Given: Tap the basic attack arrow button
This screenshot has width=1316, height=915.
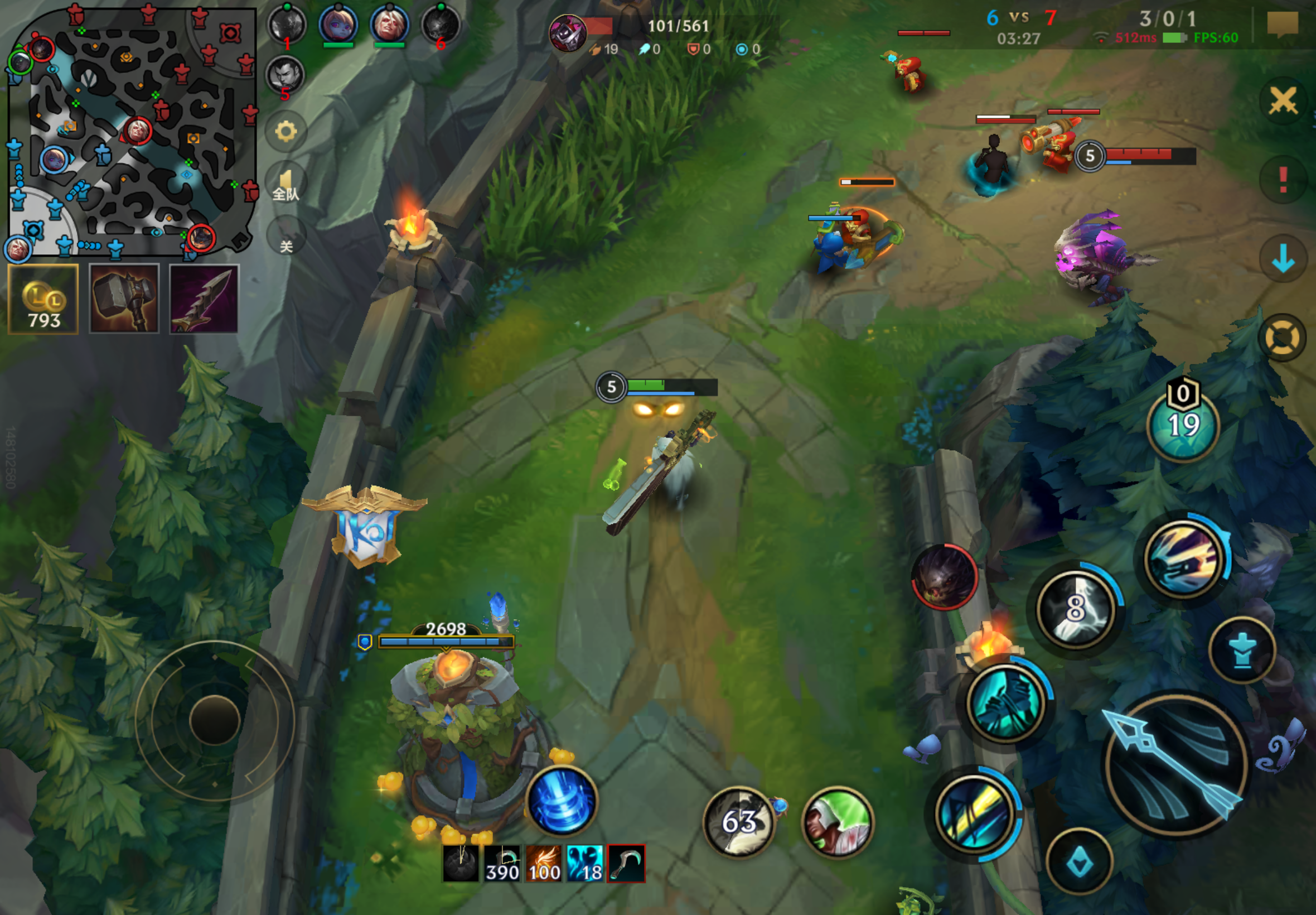Looking at the screenshot, I should pos(1175,763).
